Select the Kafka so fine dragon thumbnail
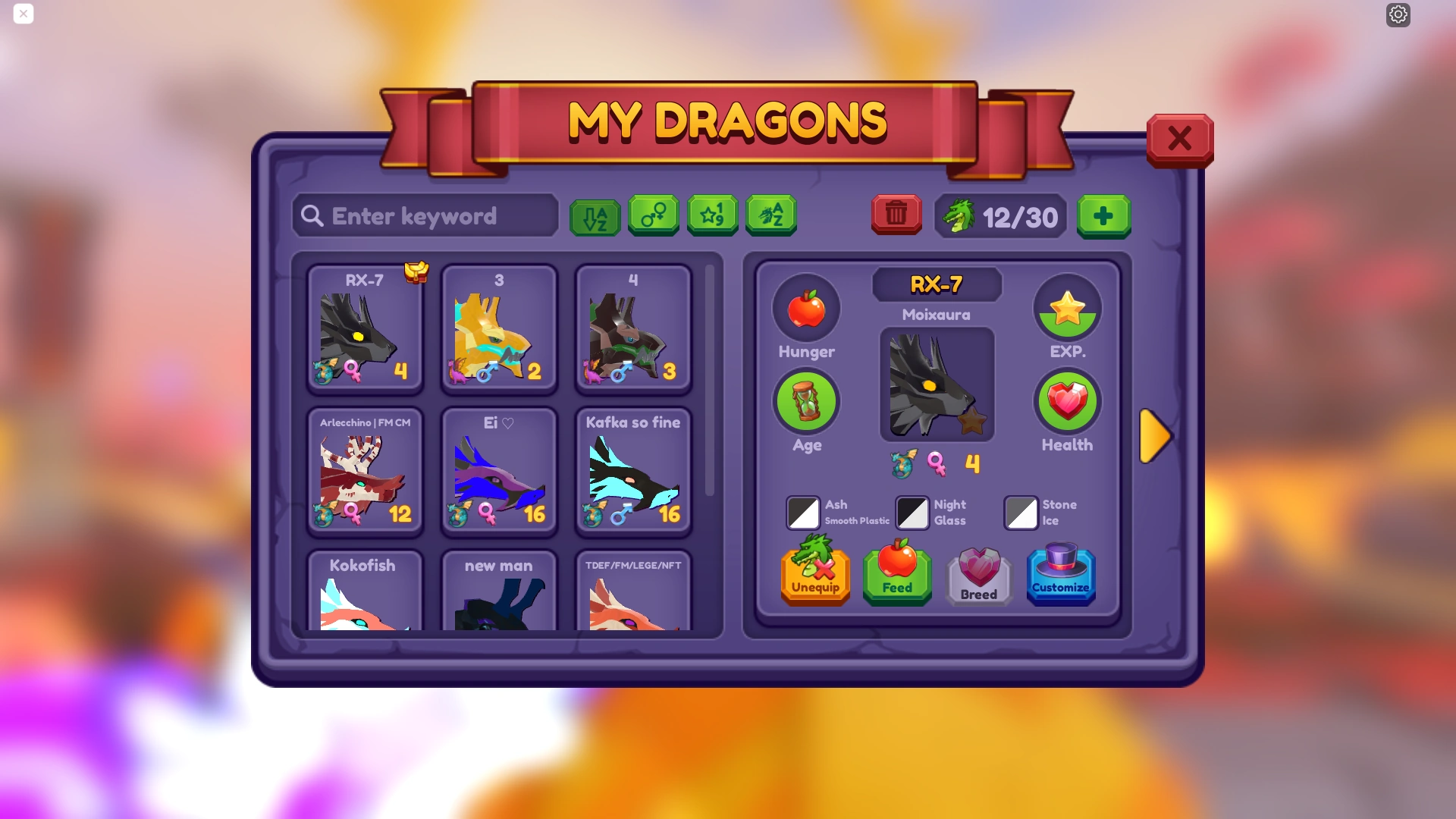1456x819 pixels. pyautogui.click(x=632, y=470)
